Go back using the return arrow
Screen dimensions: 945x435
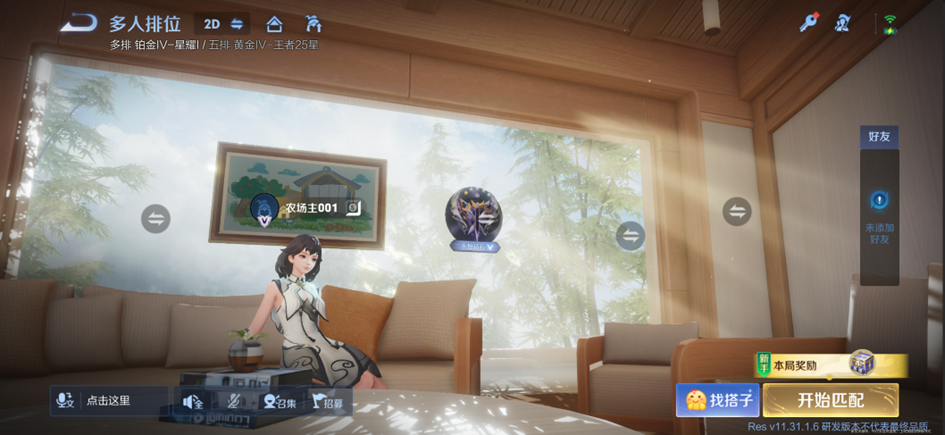[78, 23]
